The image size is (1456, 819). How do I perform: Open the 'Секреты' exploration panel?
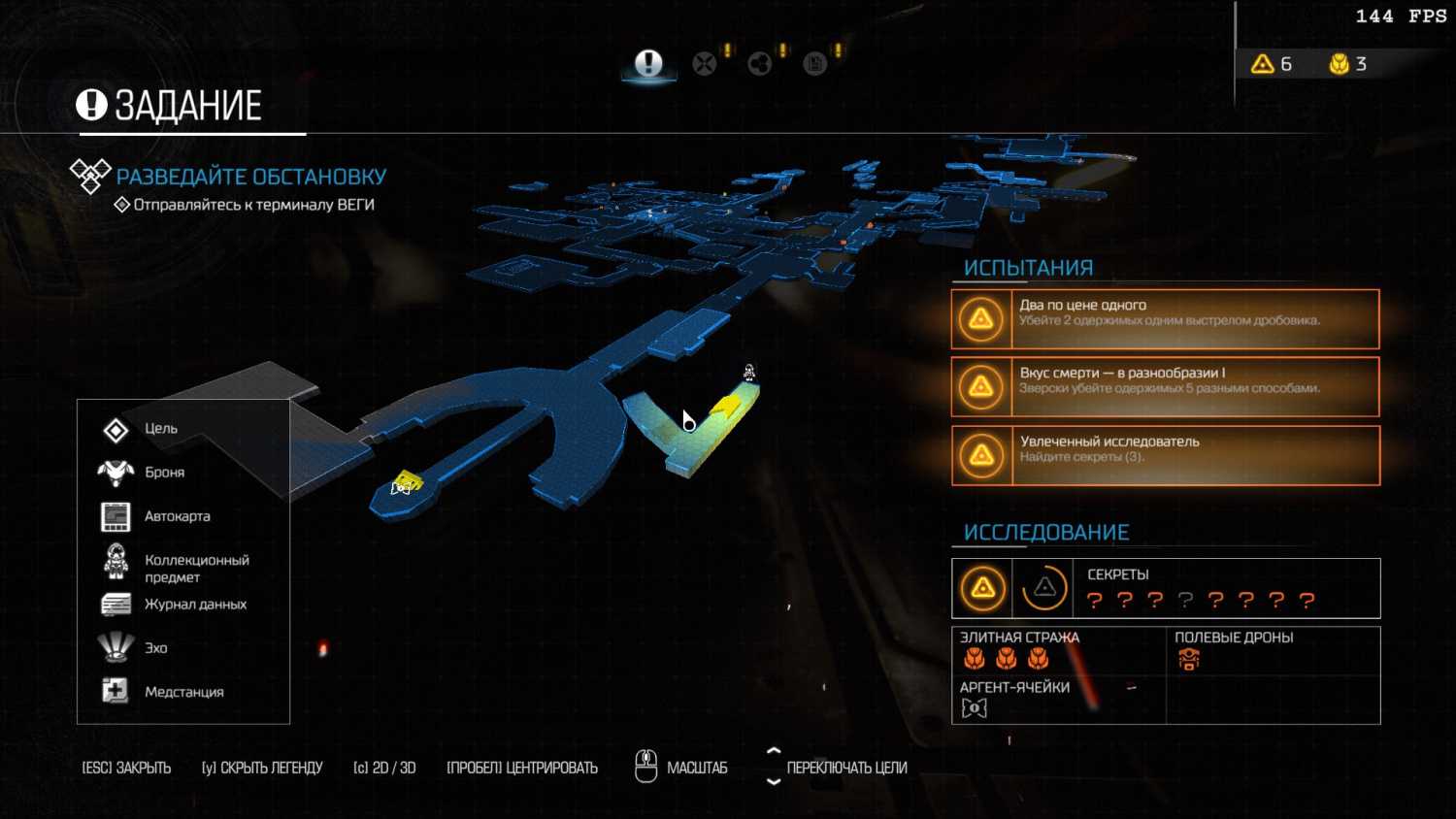coord(1166,588)
